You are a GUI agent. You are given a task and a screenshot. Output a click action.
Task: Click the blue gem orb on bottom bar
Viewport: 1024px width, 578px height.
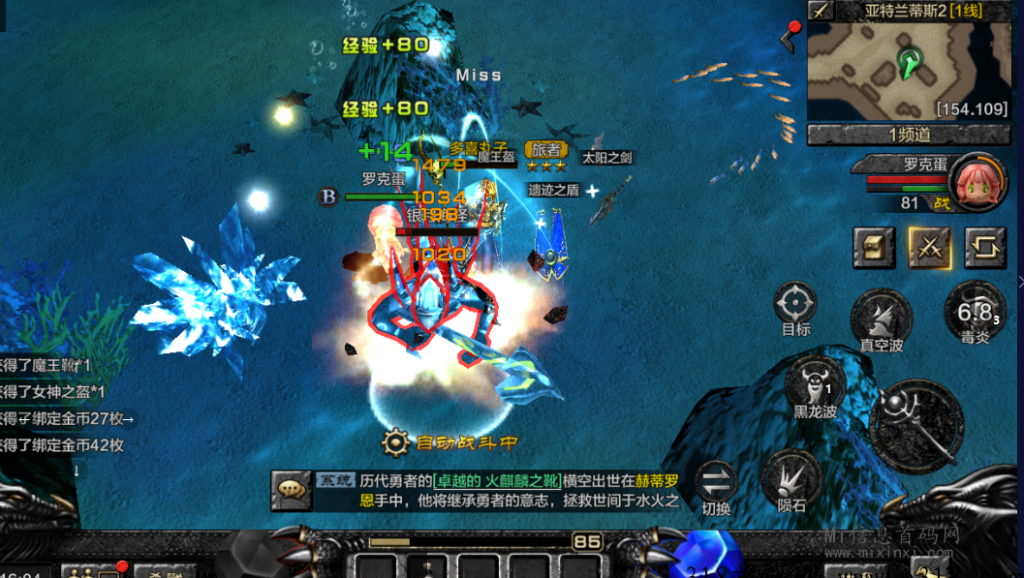[x=708, y=556]
